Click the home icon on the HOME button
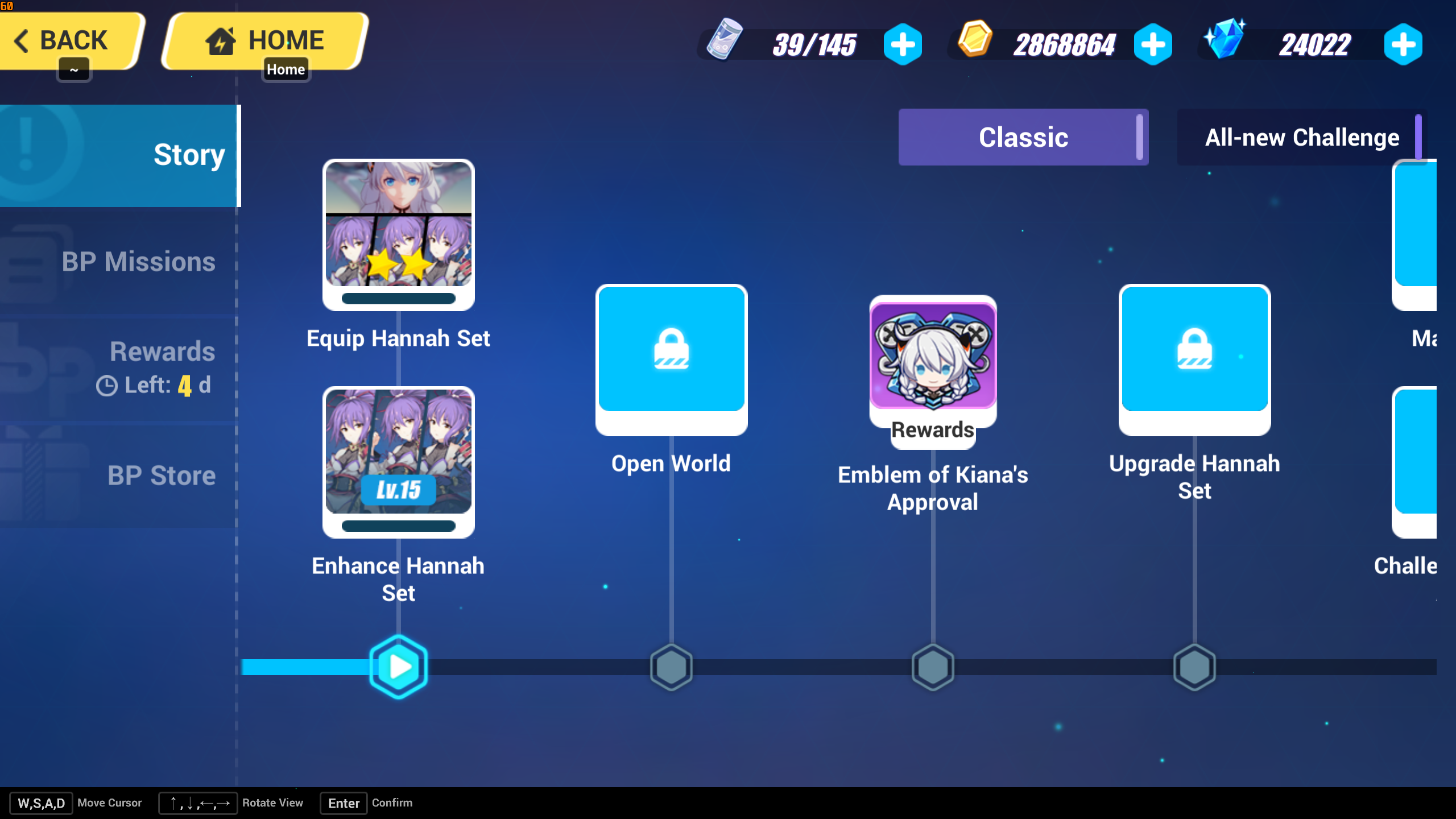The image size is (1456, 819). click(222, 40)
